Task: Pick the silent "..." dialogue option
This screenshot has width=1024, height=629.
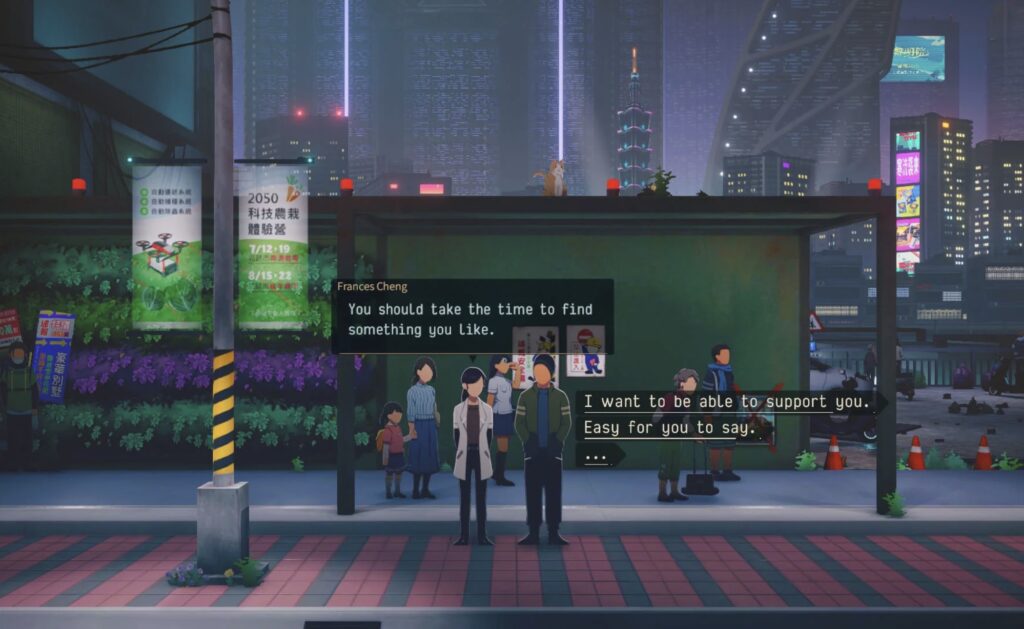Action: [x=598, y=455]
